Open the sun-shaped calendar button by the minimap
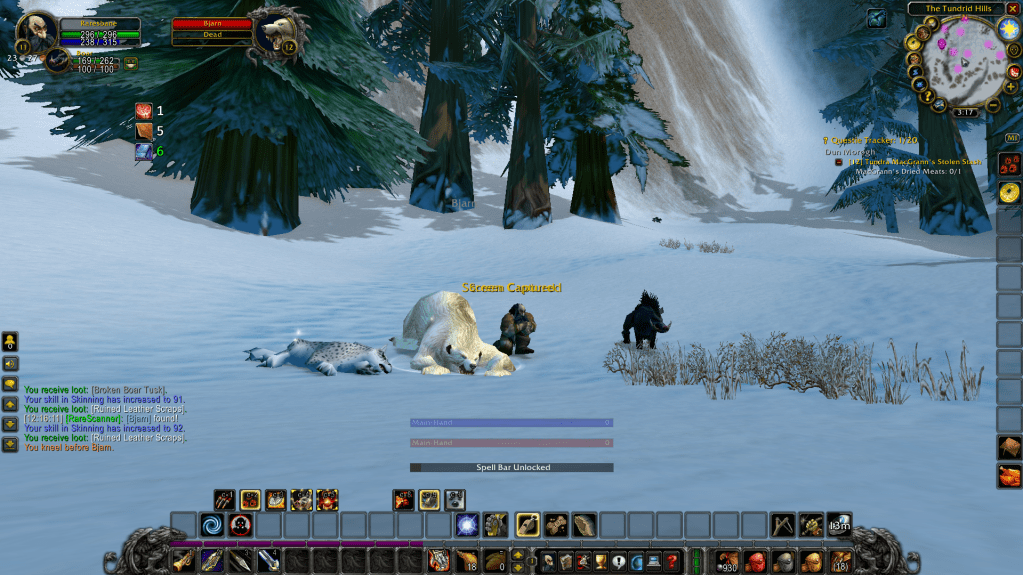 coord(1006,28)
